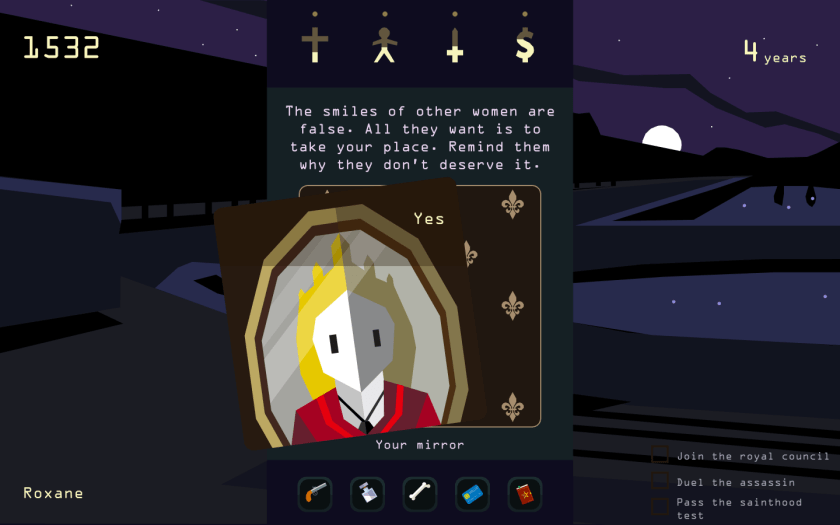View the Join the royal council objective
840x525 pixels.
click(752, 456)
